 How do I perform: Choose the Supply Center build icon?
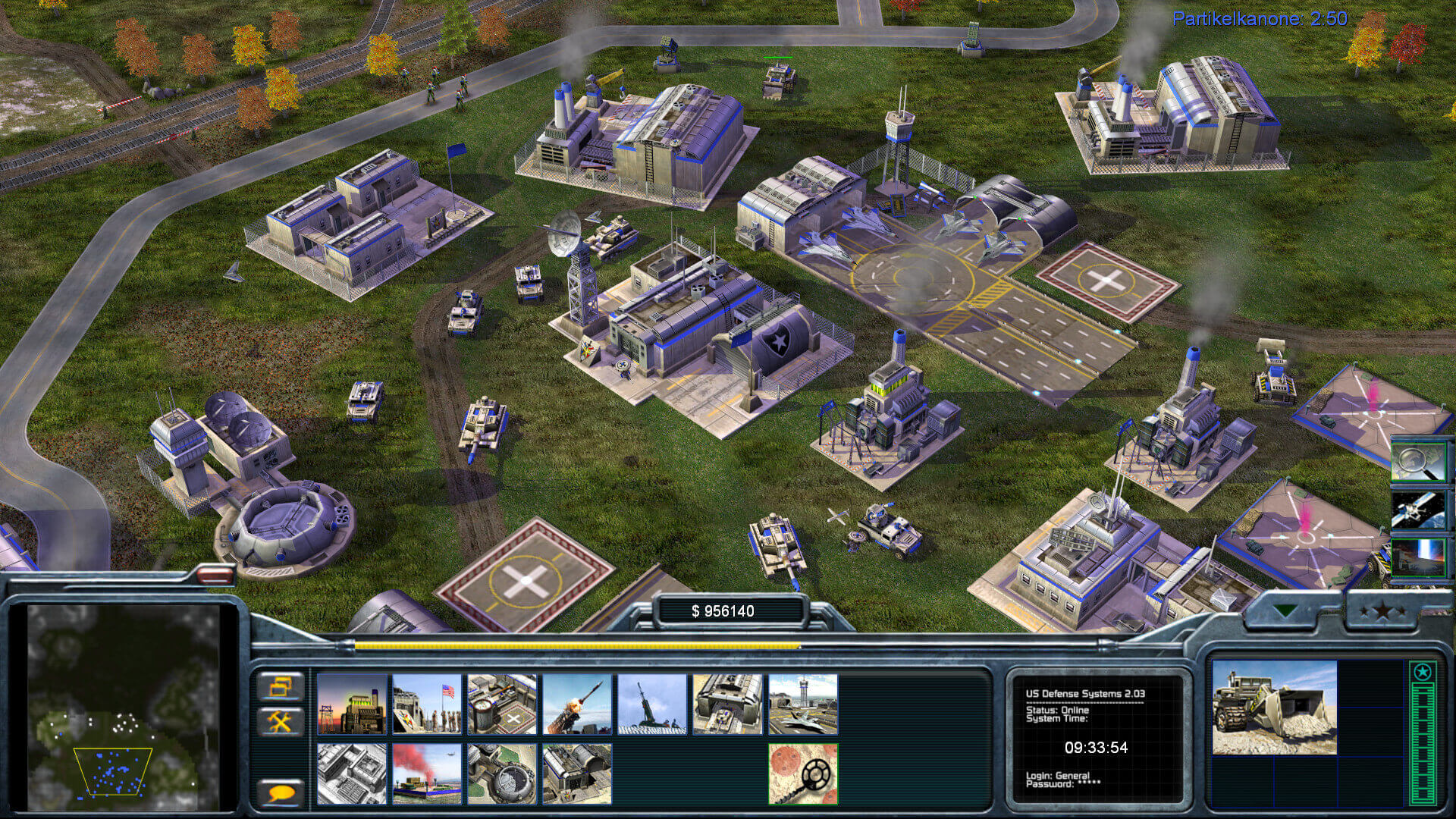coord(501,704)
